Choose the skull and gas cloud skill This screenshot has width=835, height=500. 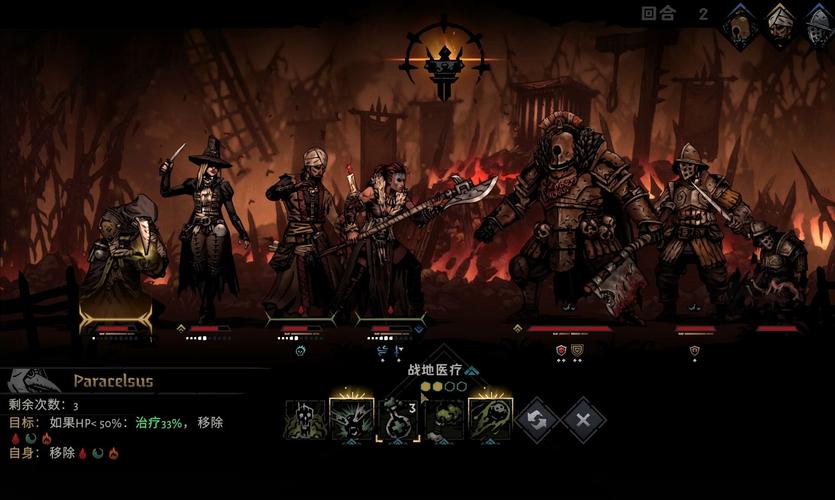point(305,420)
